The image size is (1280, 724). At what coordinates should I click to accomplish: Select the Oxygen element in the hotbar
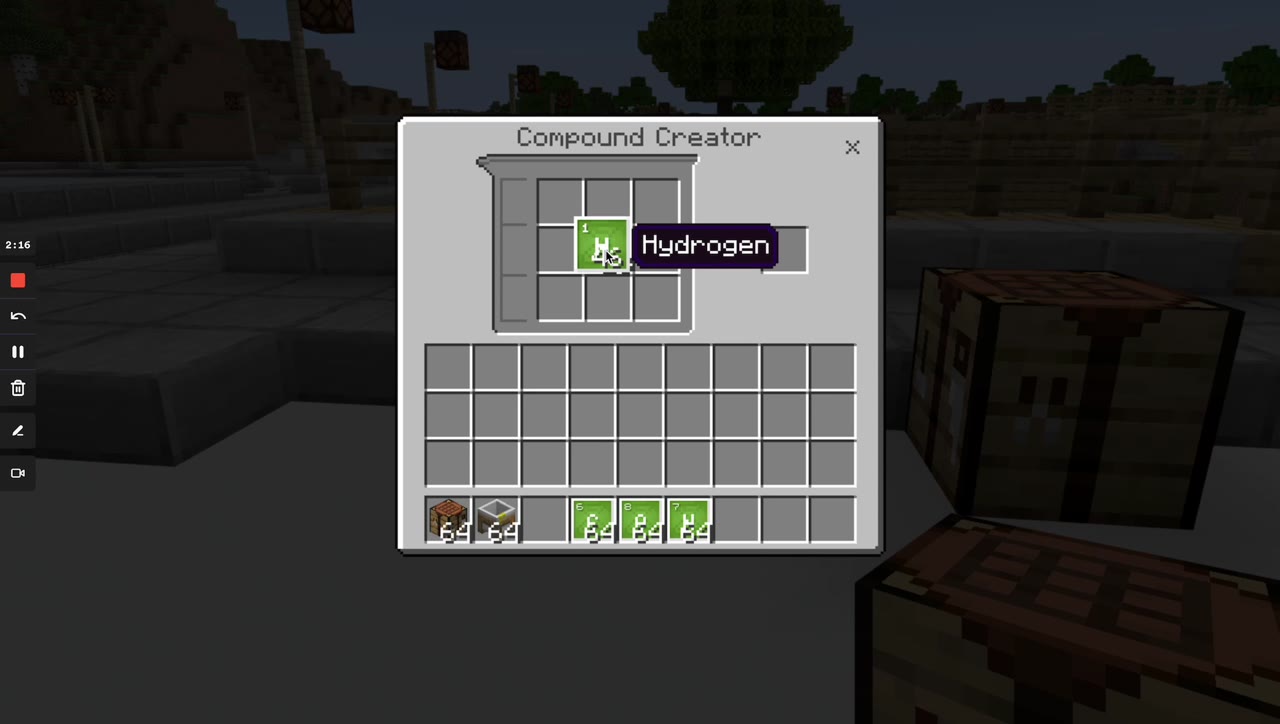[x=640, y=519]
